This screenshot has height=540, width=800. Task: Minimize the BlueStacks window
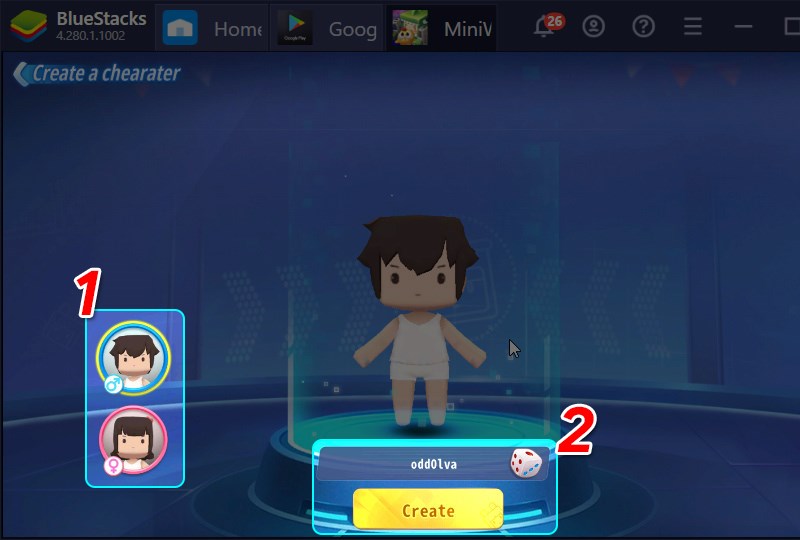click(x=742, y=28)
